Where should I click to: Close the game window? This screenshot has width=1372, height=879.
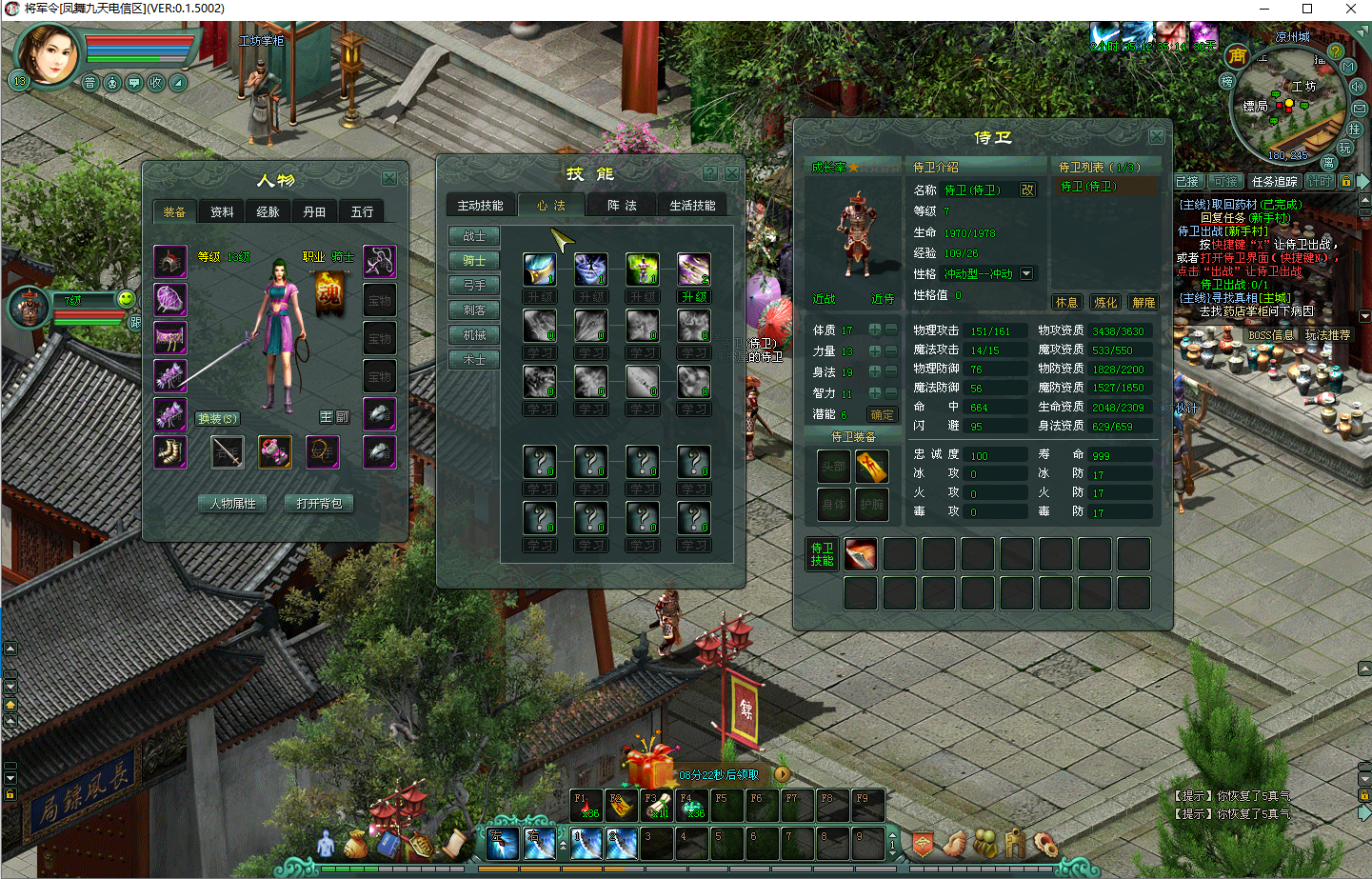(1350, 9)
